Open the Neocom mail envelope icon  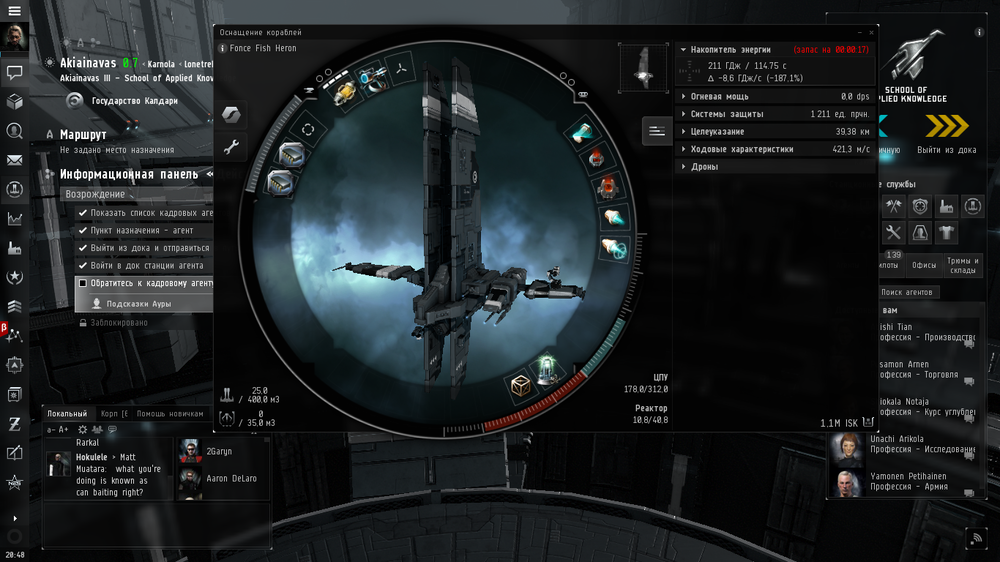(15, 160)
